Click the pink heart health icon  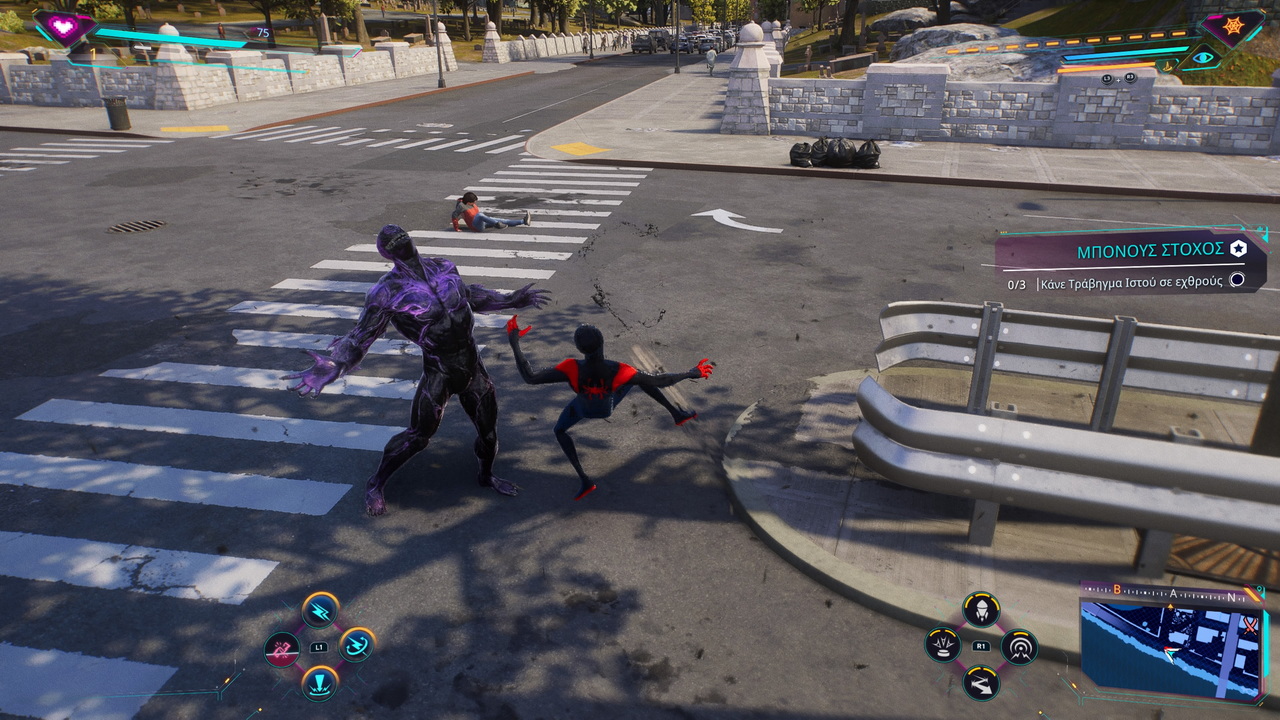coord(63,27)
